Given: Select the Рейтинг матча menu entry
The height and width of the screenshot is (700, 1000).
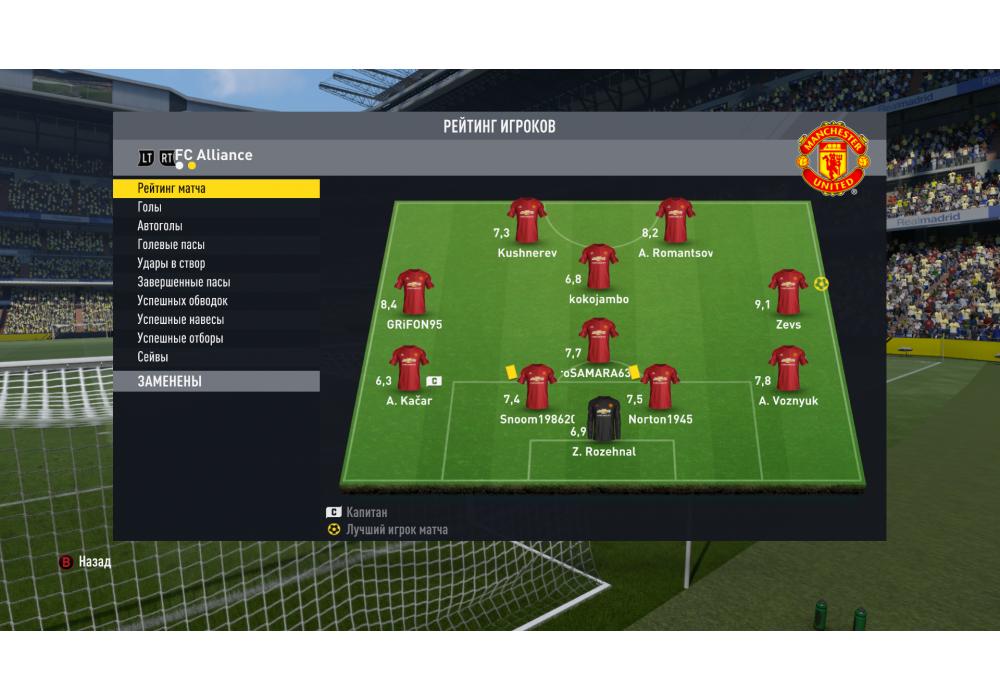Looking at the screenshot, I should 215,188.
